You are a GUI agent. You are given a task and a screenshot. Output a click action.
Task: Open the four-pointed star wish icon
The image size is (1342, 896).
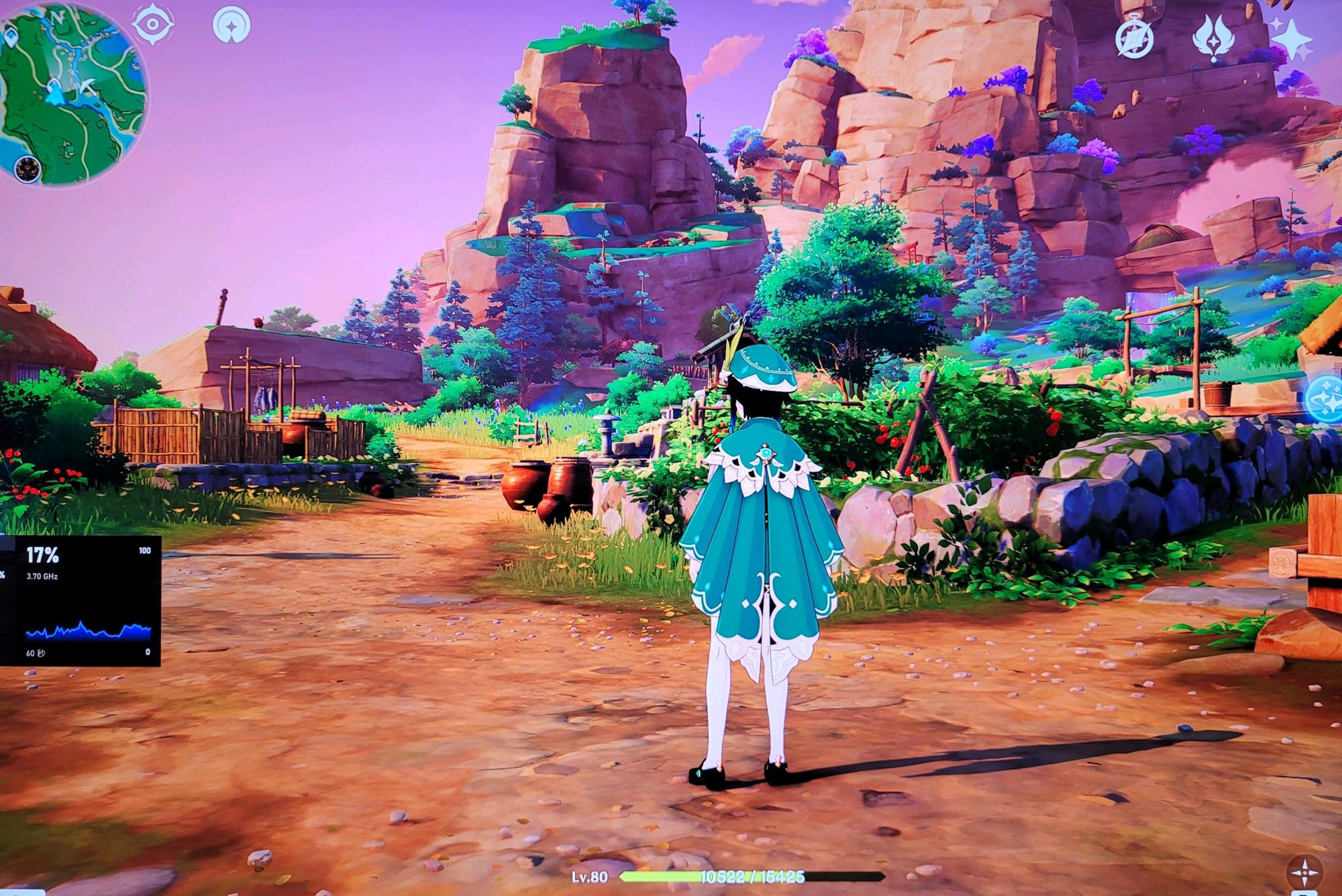pyautogui.click(x=1291, y=40)
